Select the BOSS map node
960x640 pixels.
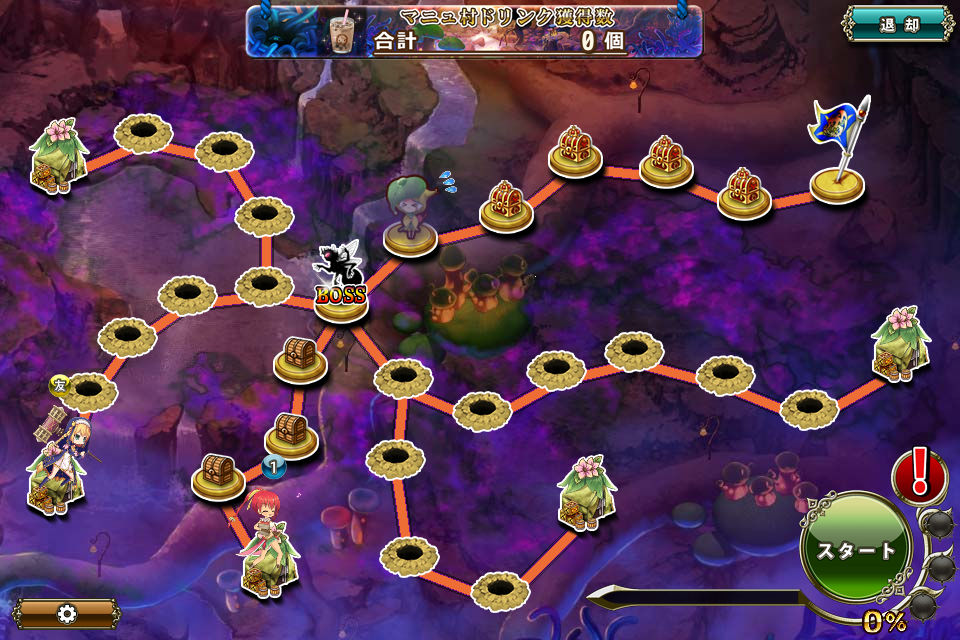pyautogui.click(x=340, y=287)
